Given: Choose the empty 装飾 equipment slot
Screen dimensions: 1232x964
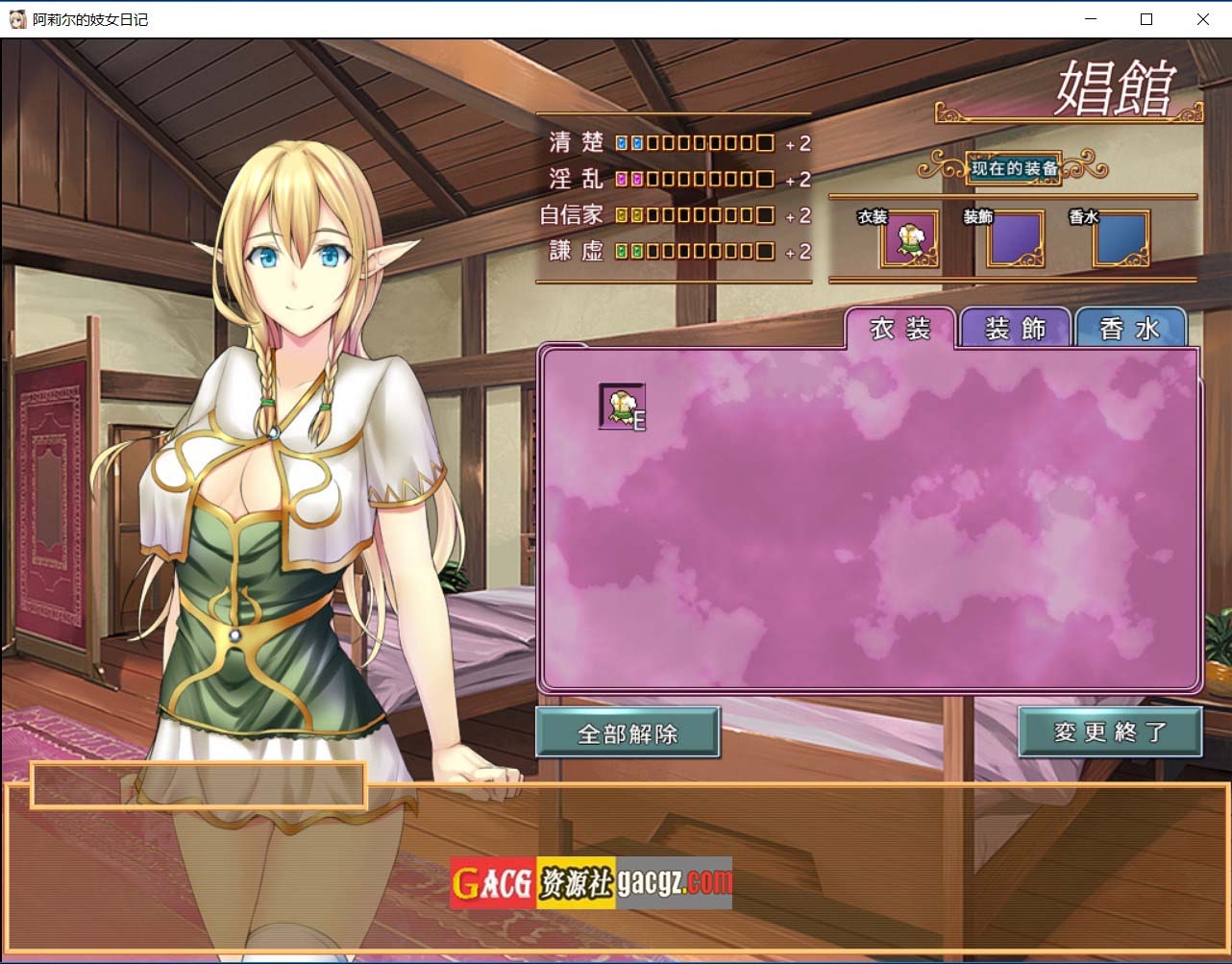Looking at the screenshot, I should pos(1016,238).
